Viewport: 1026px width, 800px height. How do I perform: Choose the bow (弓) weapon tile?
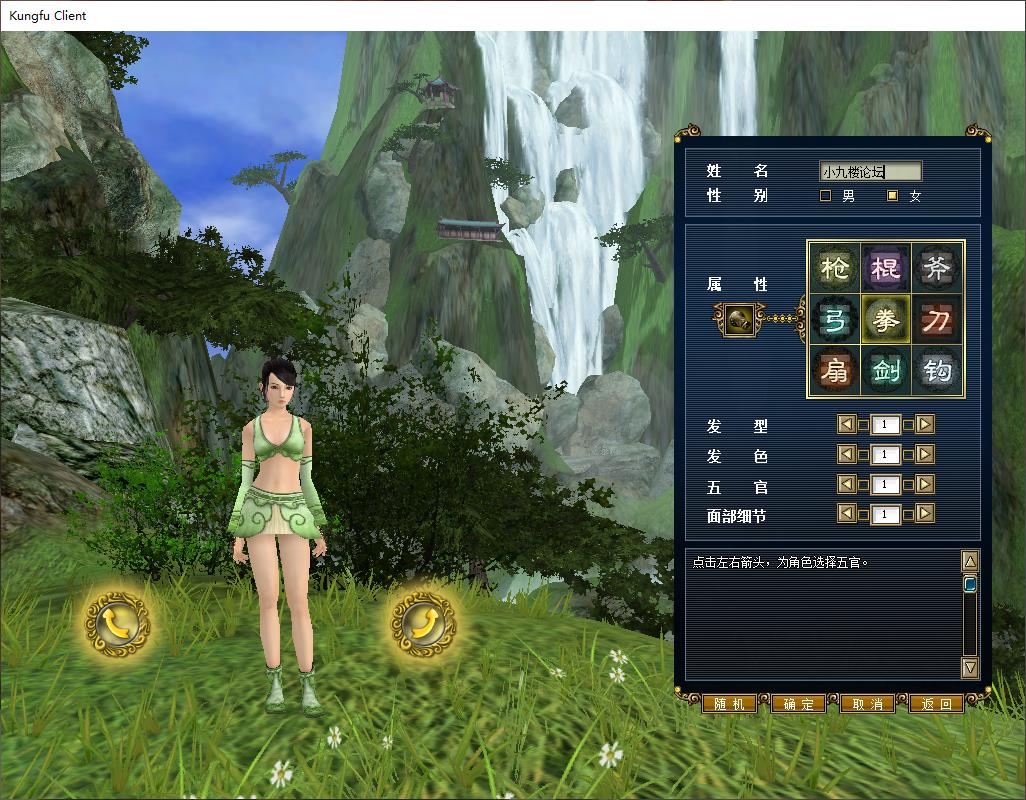[x=834, y=320]
